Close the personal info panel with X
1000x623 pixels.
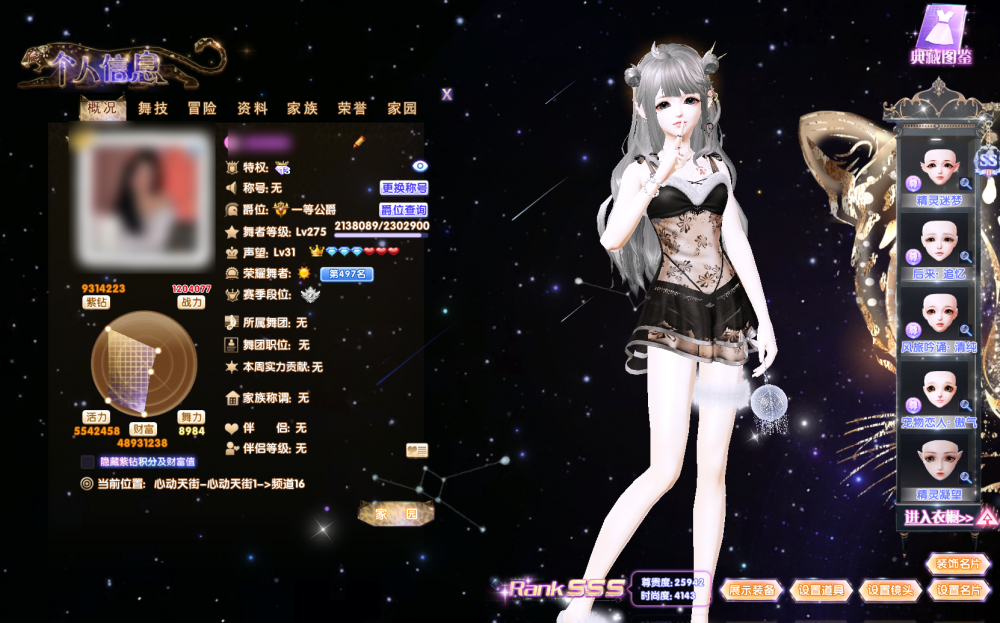[447, 94]
